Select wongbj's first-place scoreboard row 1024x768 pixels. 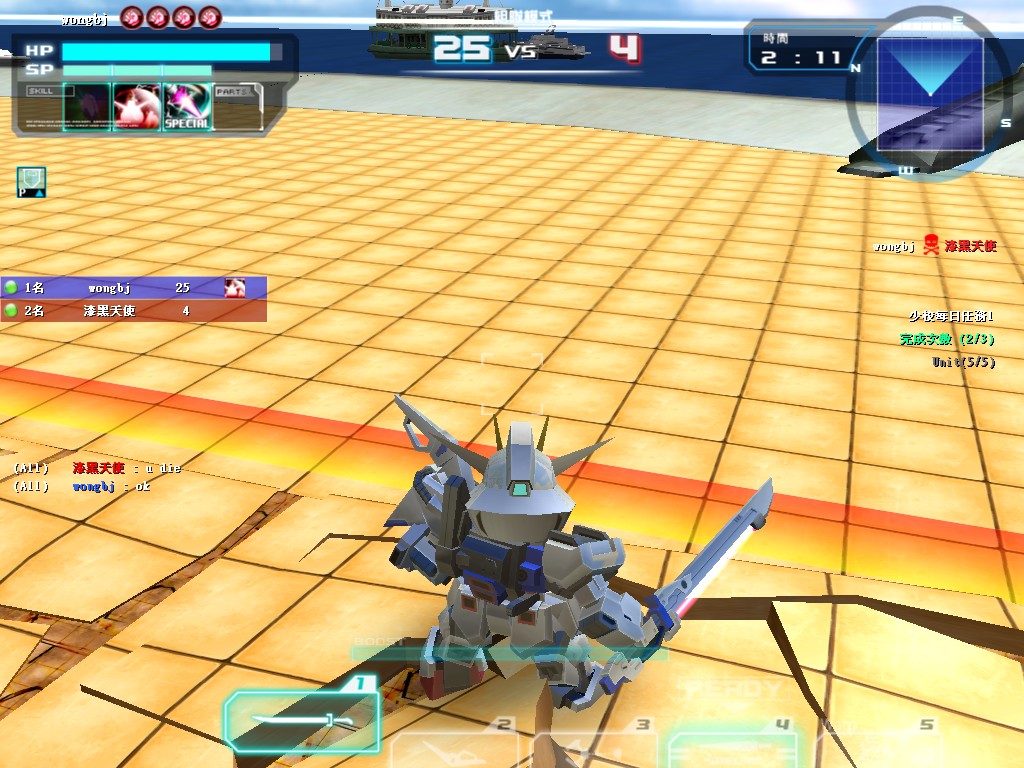pos(133,288)
